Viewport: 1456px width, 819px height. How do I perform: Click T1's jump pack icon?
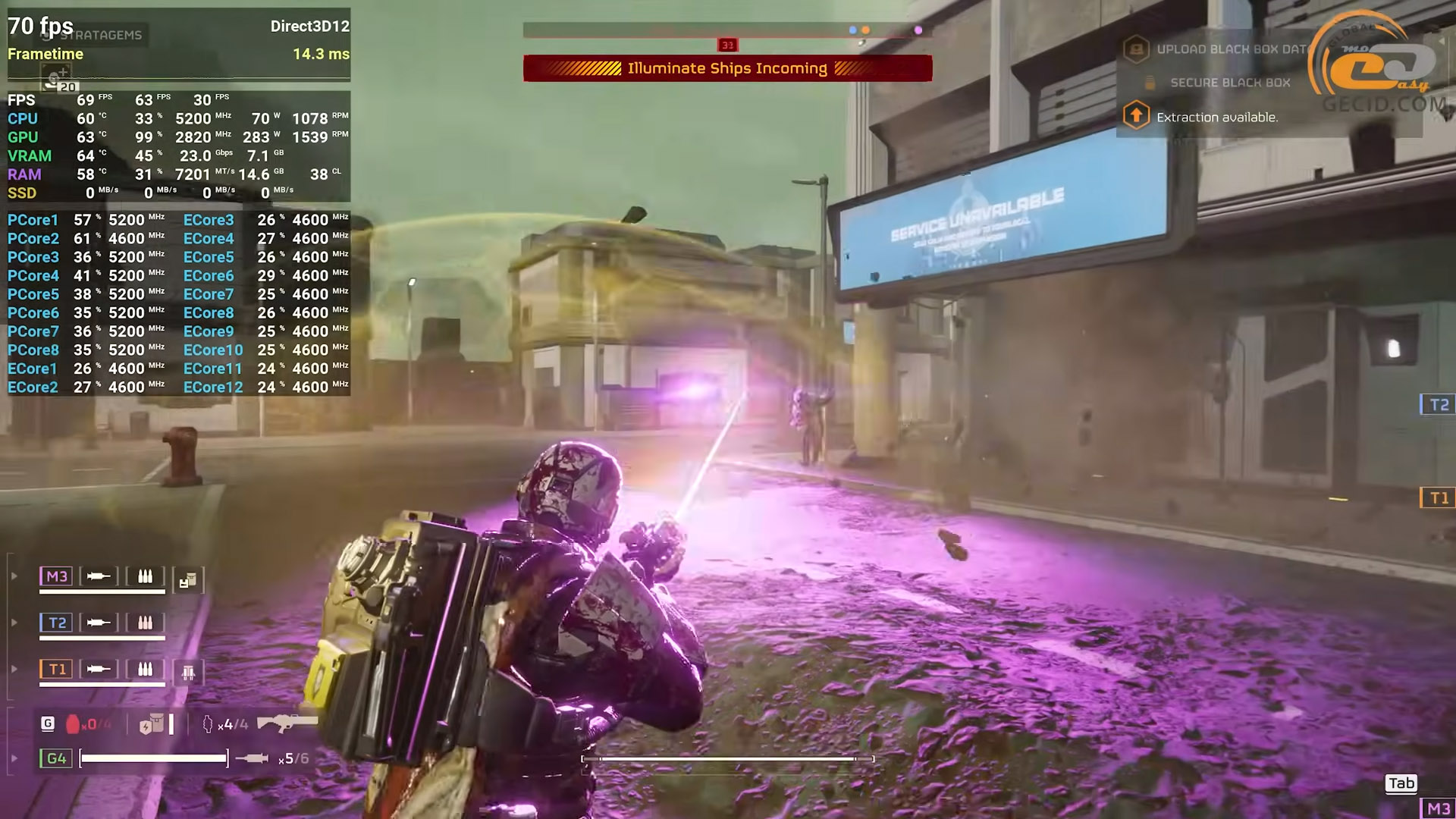pos(187,672)
